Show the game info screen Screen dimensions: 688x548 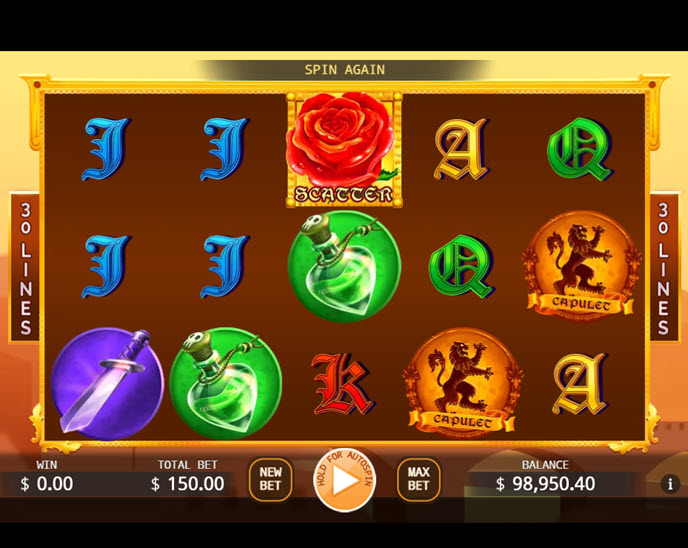point(671,484)
